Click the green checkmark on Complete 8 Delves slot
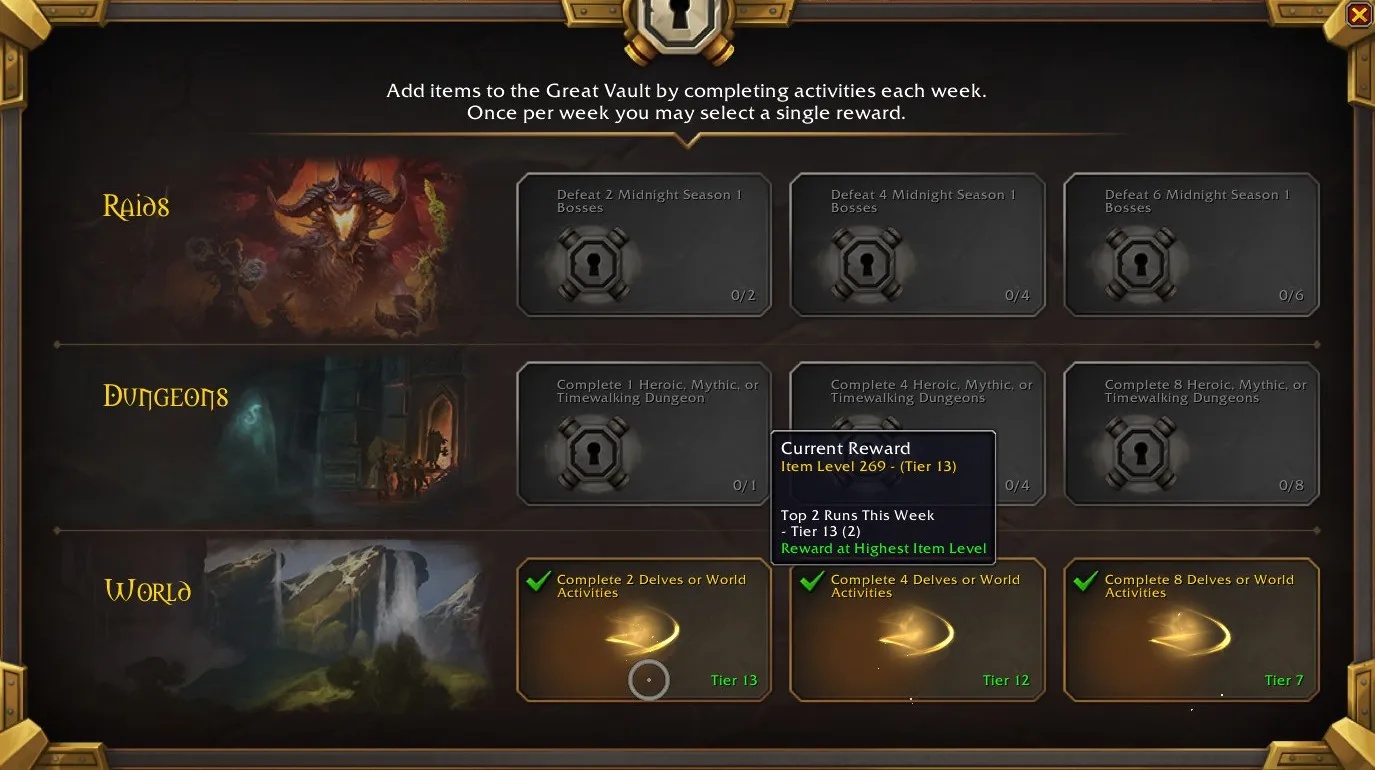 (1084, 581)
